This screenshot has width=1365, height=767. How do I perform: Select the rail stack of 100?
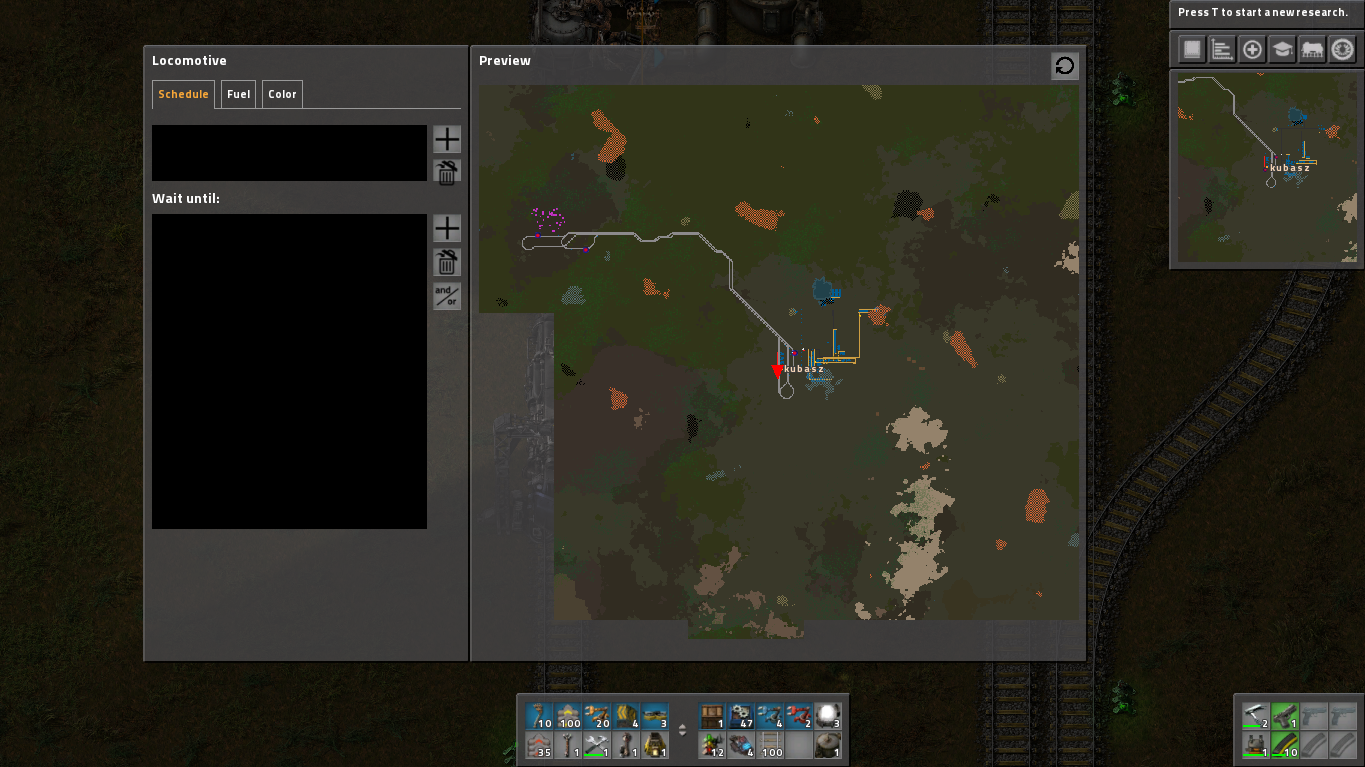click(x=771, y=745)
